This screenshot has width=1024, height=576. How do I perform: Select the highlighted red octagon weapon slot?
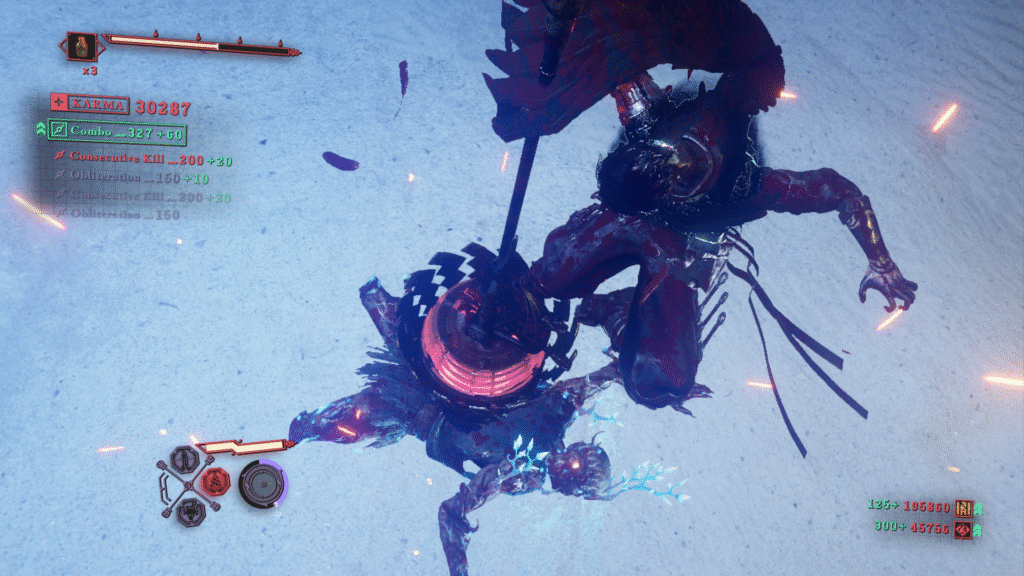(214, 483)
